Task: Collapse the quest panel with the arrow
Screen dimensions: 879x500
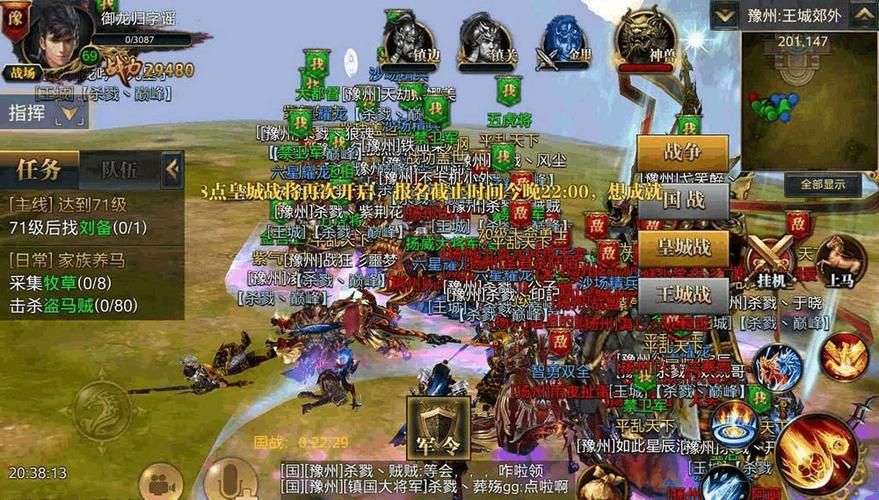Action: pos(172,169)
